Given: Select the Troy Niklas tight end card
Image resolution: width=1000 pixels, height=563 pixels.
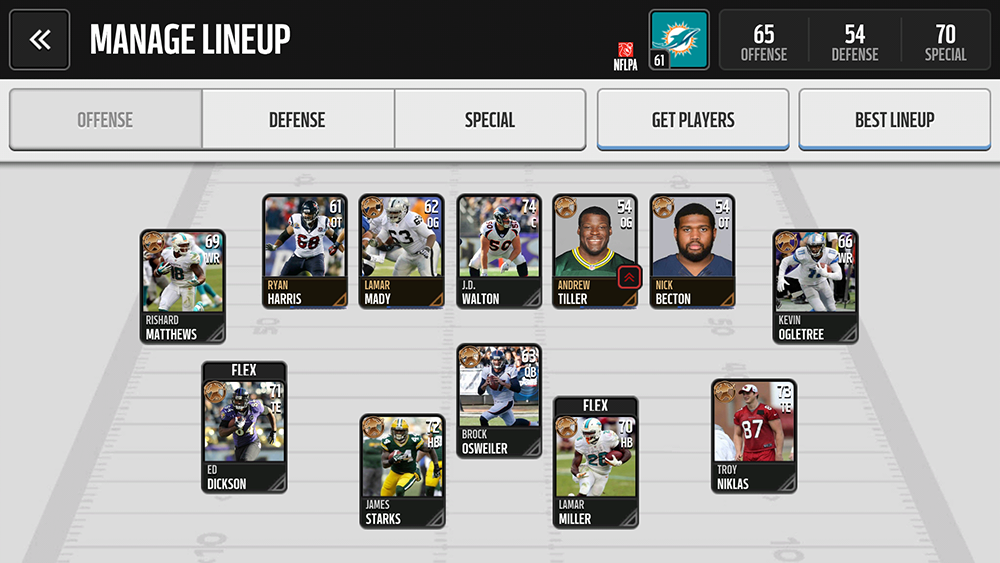Looking at the screenshot, I should pos(754,435).
